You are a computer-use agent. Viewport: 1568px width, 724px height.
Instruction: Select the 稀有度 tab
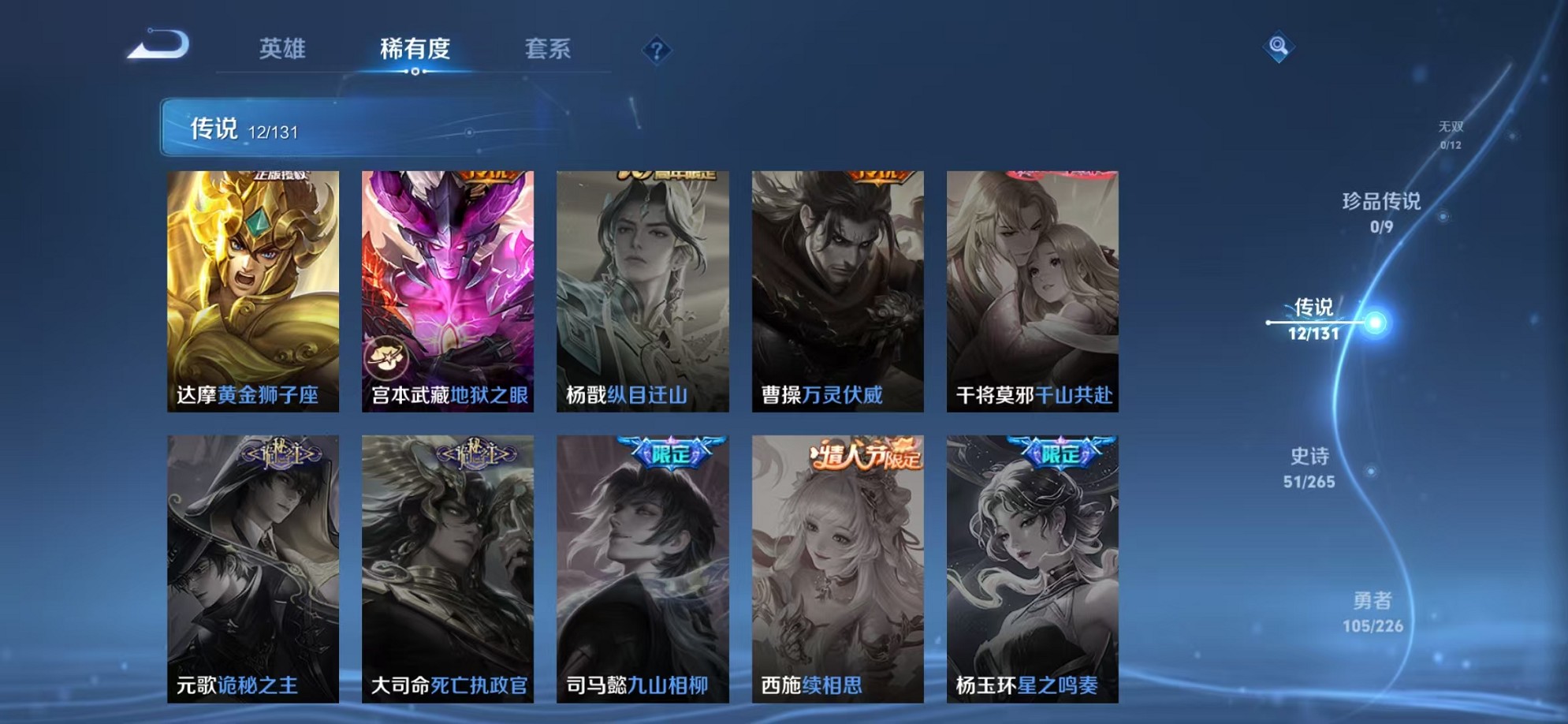pyautogui.click(x=416, y=49)
